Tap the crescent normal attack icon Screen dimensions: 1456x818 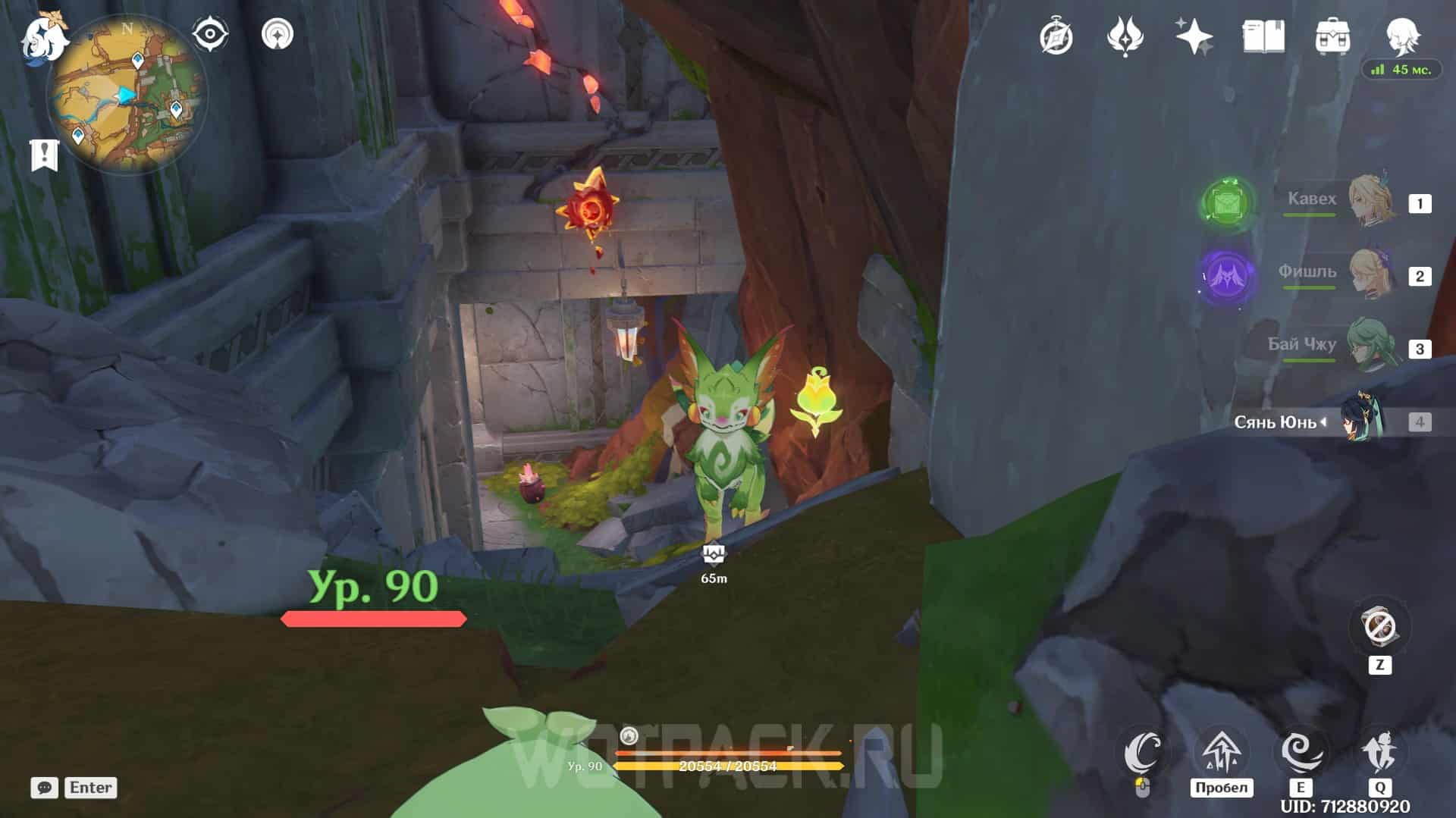pos(1144,752)
